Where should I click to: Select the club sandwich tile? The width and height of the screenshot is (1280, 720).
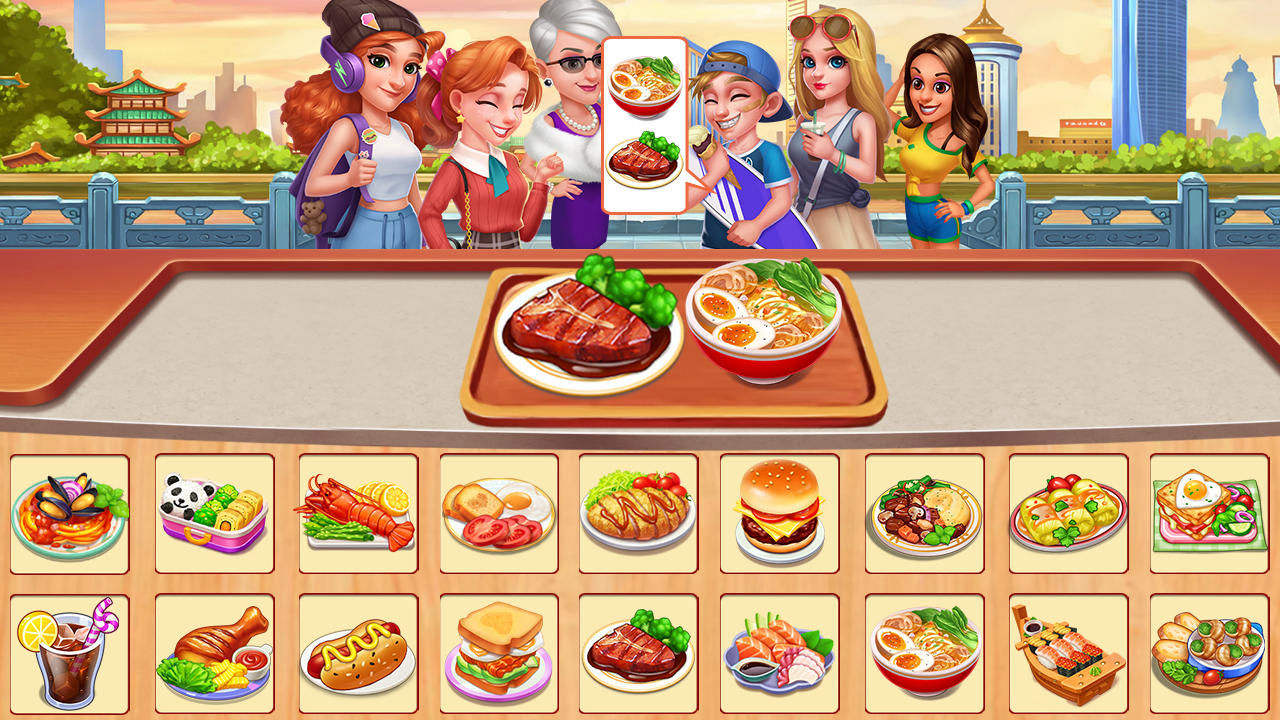[x=499, y=650]
